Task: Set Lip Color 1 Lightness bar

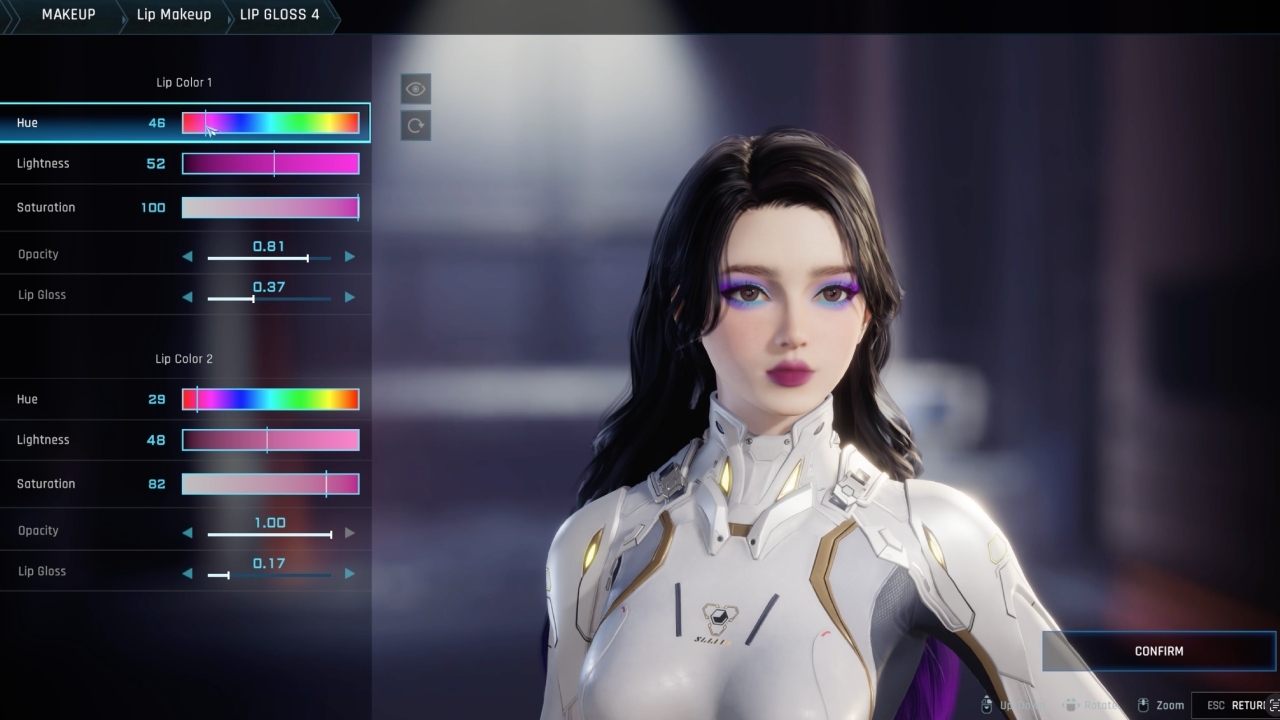Action: click(270, 164)
